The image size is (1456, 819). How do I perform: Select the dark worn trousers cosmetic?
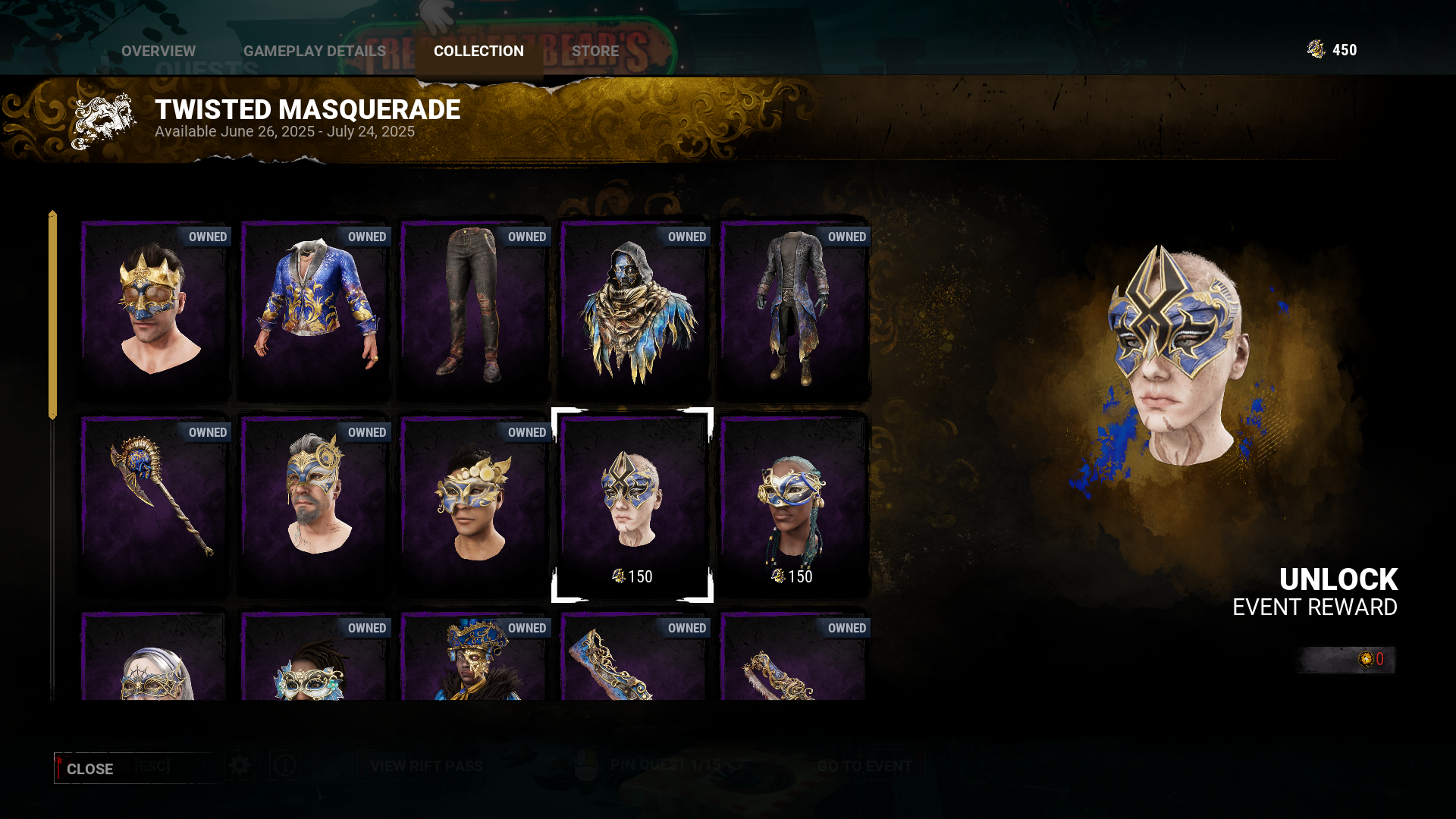point(475,311)
